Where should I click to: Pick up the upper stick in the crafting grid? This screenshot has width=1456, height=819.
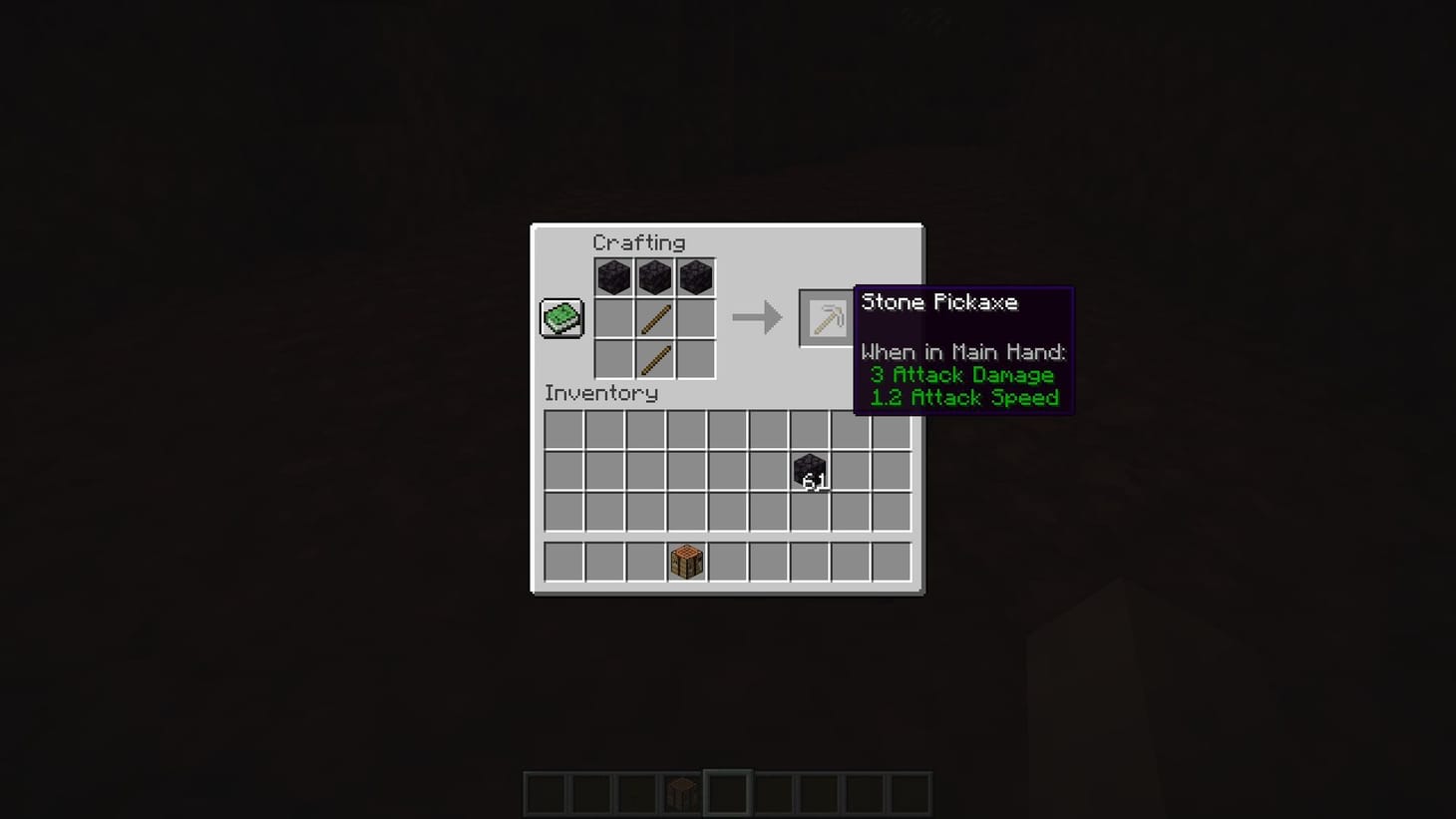tap(654, 317)
